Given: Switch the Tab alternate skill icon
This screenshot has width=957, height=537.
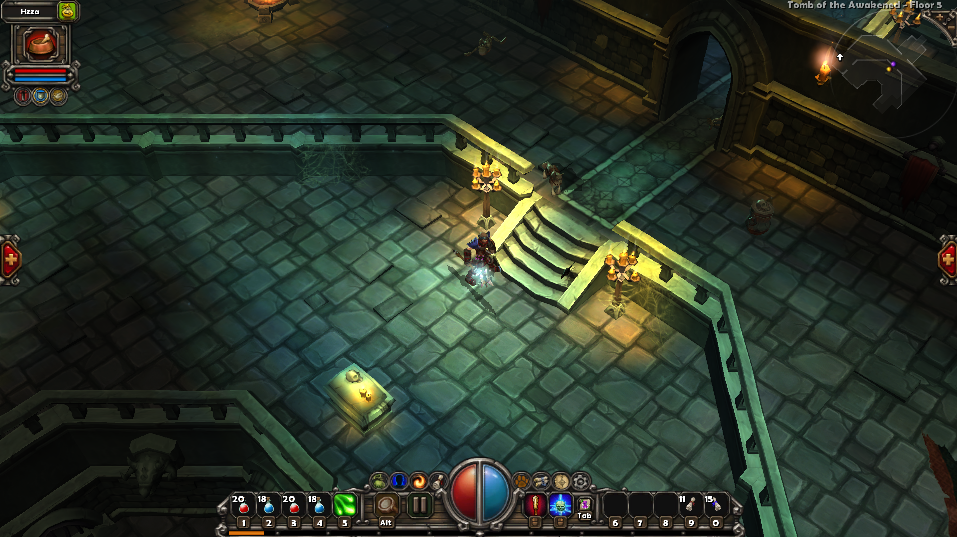Looking at the screenshot, I should pos(585,505).
